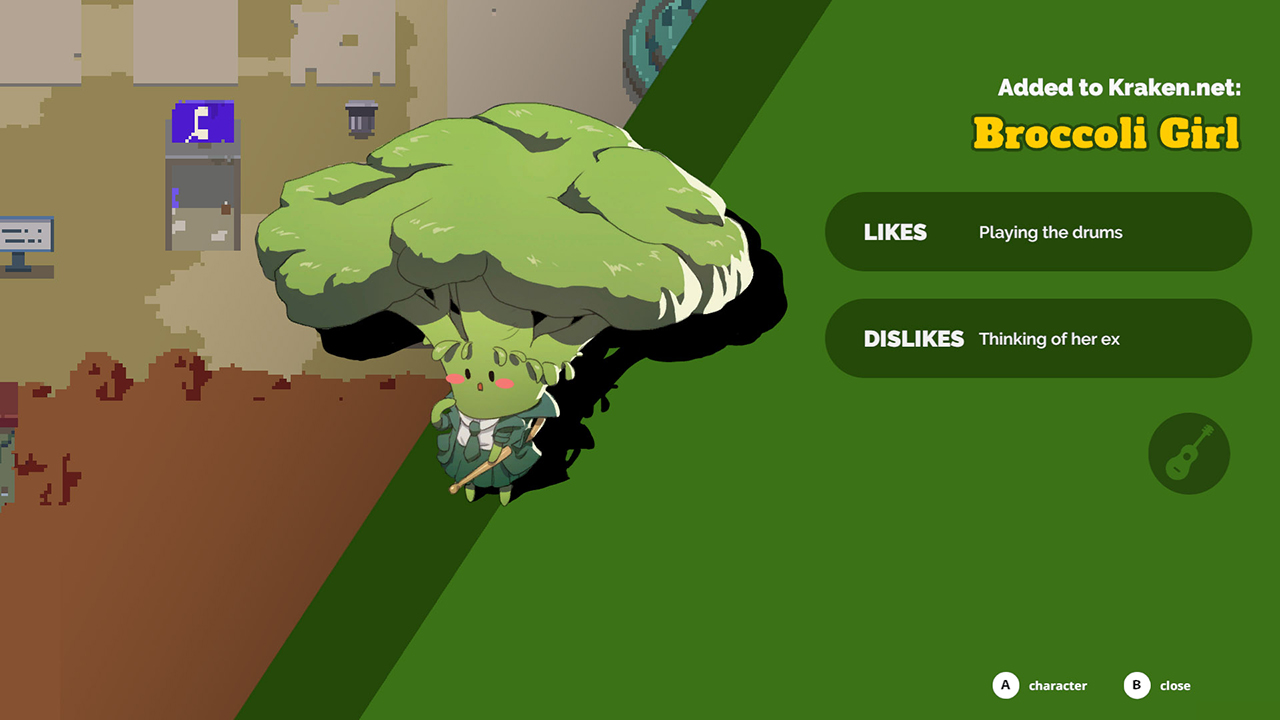Image resolution: width=1280 pixels, height=720 pixels.
Task: Click the guitar icon in the circle
Action: (x=1188, y=453)
